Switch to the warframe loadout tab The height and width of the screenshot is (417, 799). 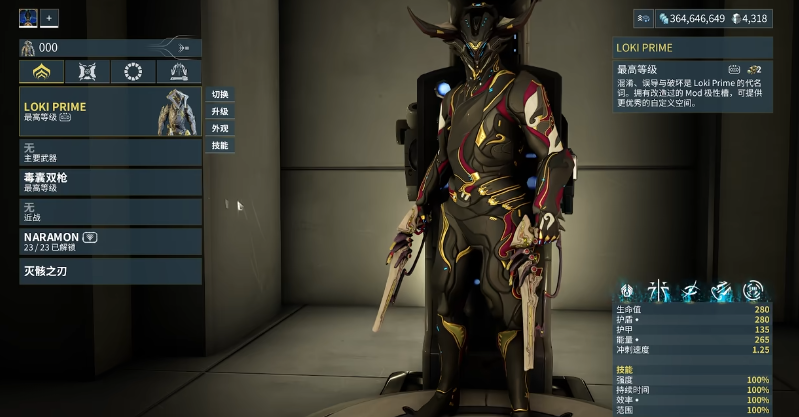click(42, 71)
